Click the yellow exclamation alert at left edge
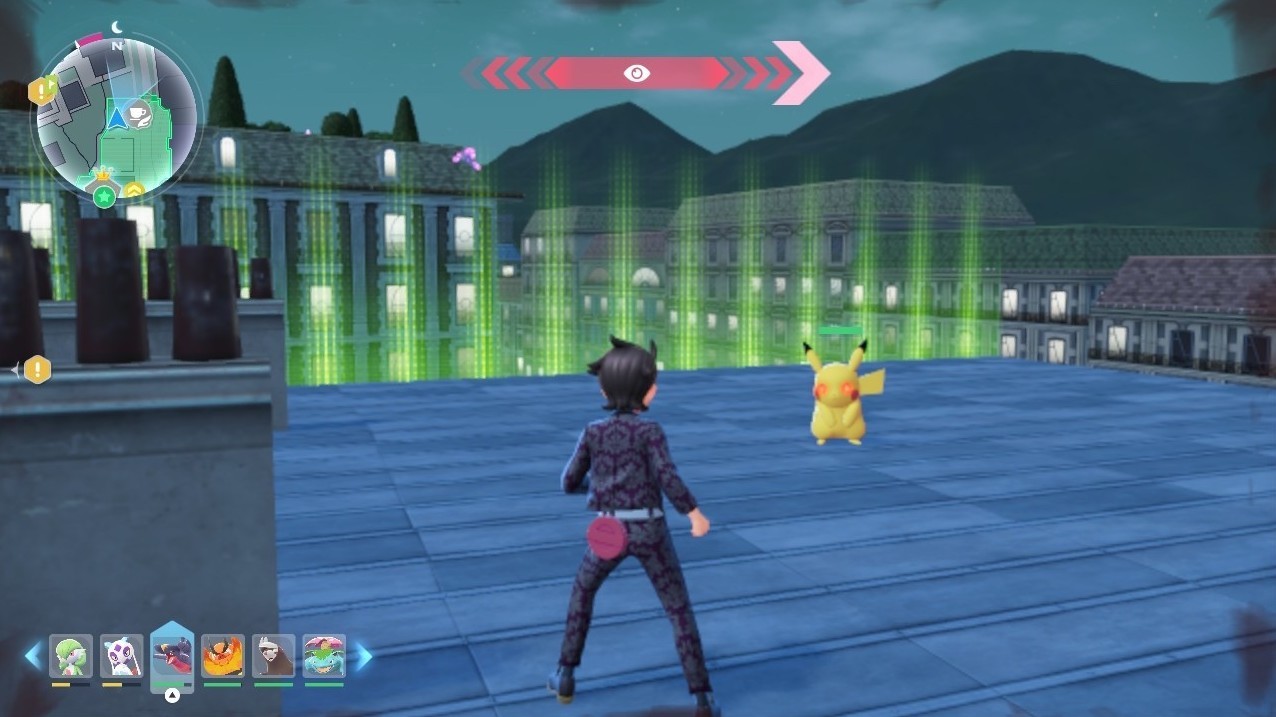 point(37,370)
